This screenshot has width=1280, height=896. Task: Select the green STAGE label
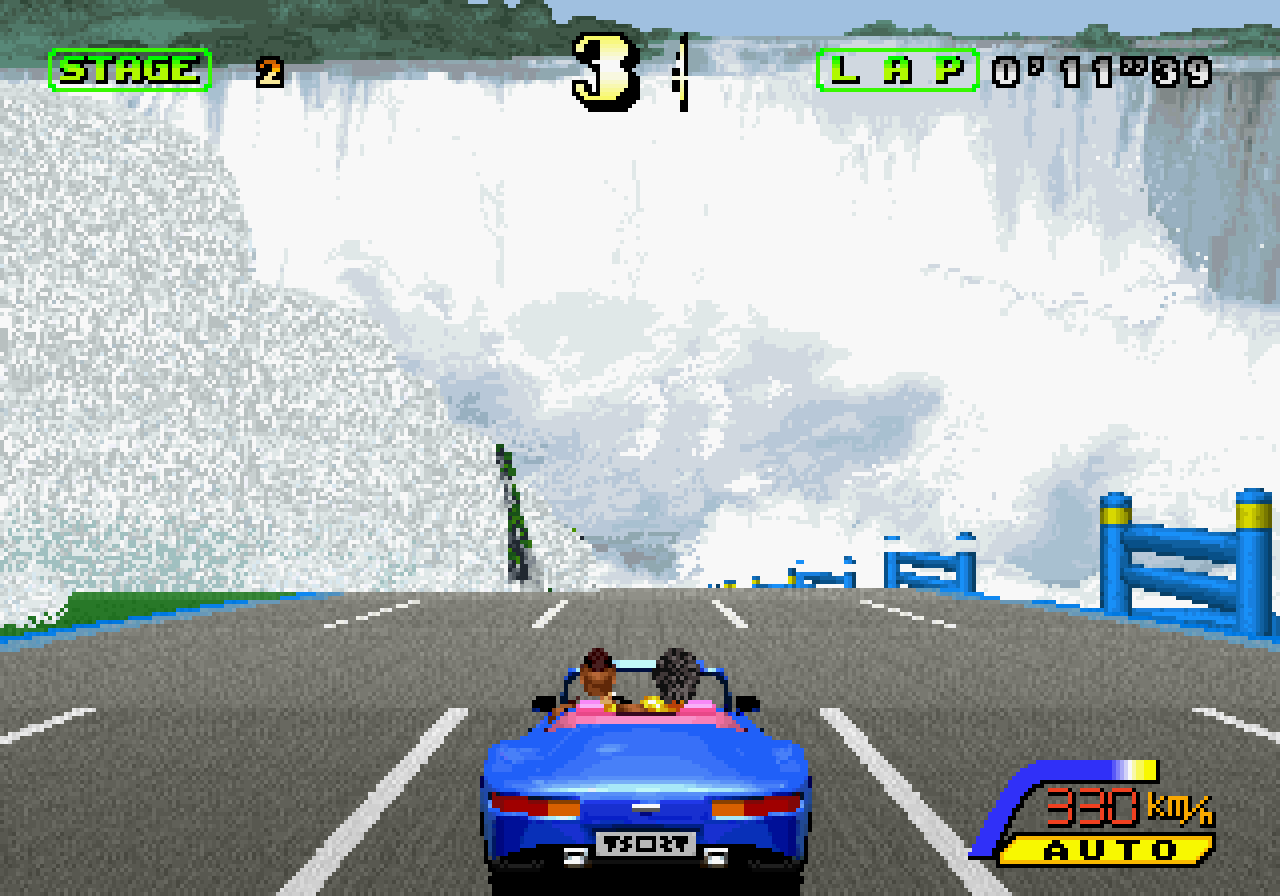click(x=130, y=70)
